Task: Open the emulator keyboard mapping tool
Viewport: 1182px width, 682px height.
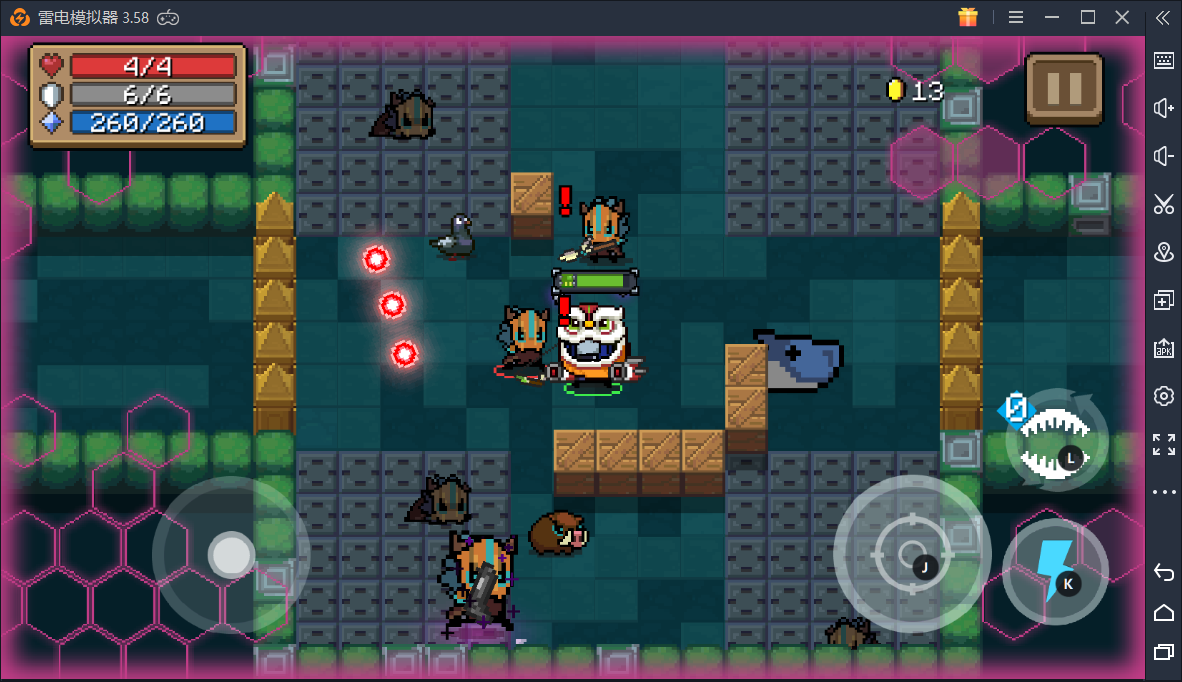Action: [1163, 60]
